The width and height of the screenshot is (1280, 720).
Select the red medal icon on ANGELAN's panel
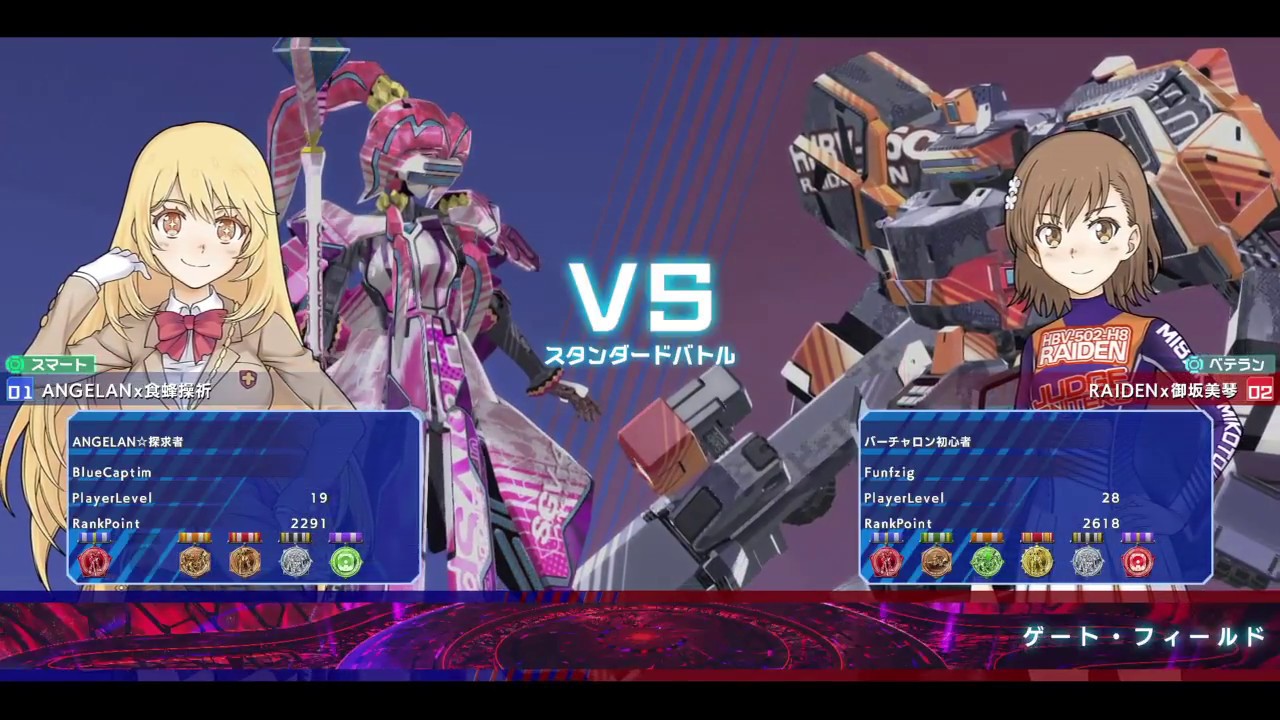click(95, 562)
